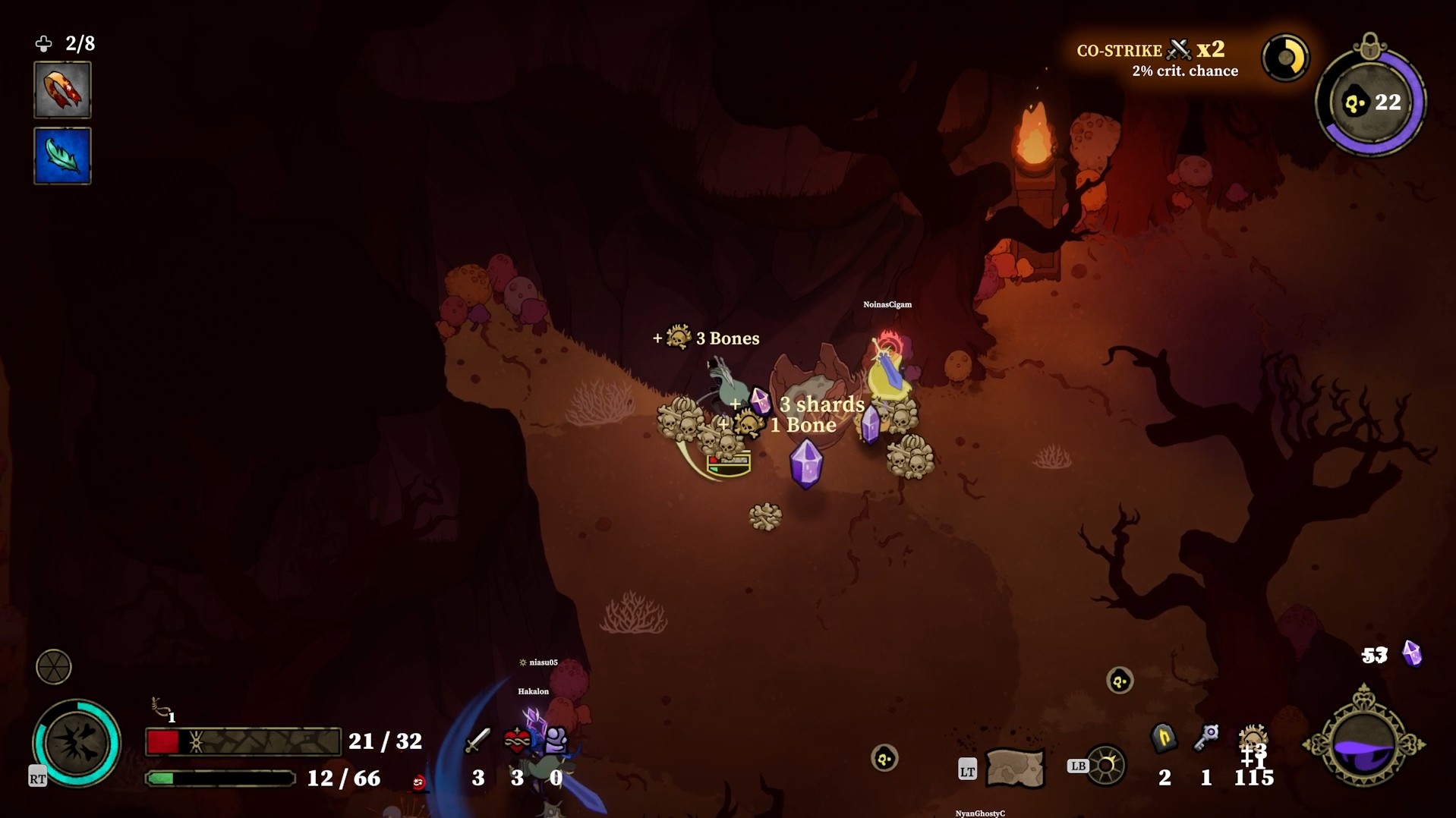Click the purple fist stat icon

tap(556, 739)
